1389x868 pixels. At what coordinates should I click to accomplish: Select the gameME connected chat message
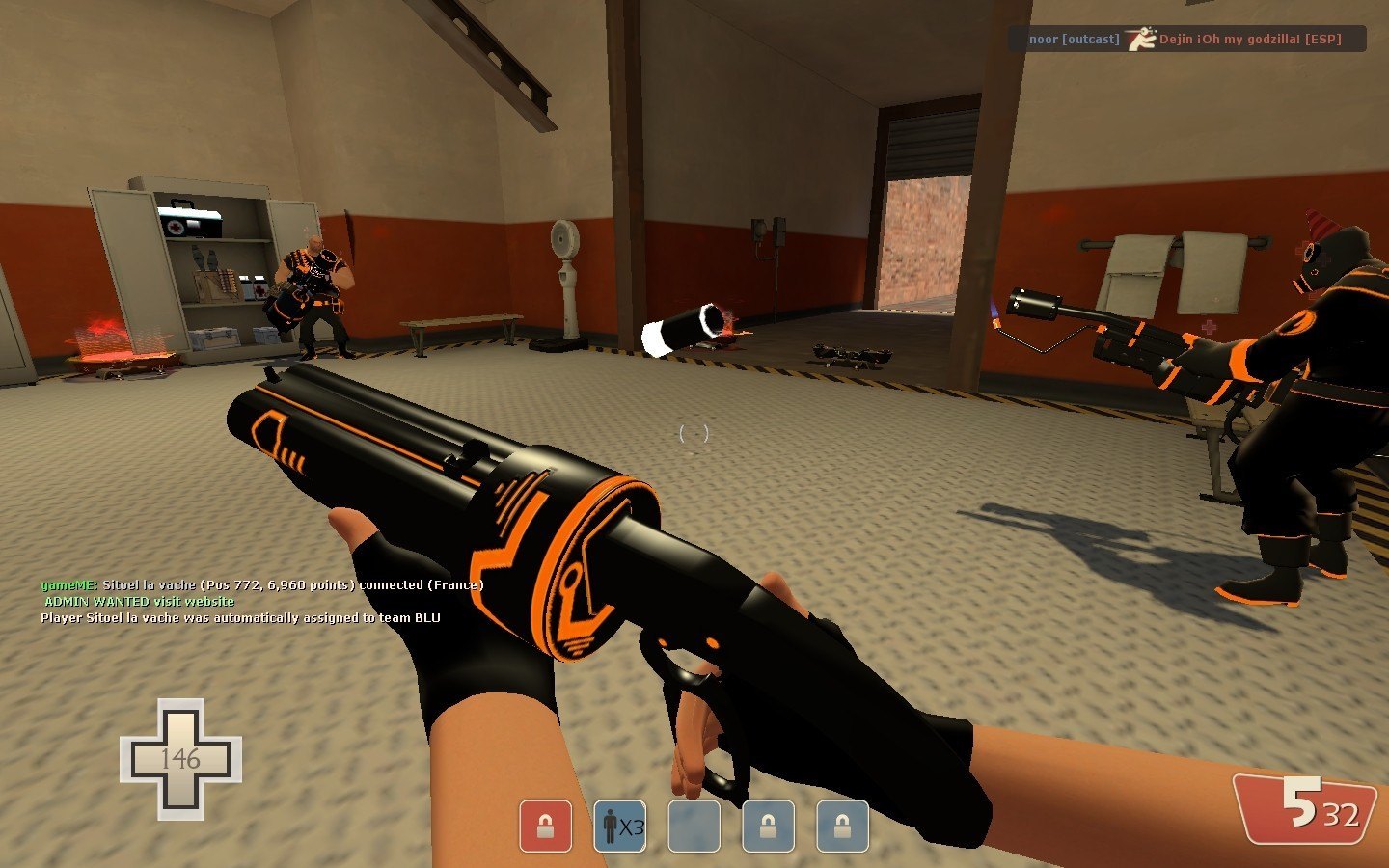coord(261,584)
